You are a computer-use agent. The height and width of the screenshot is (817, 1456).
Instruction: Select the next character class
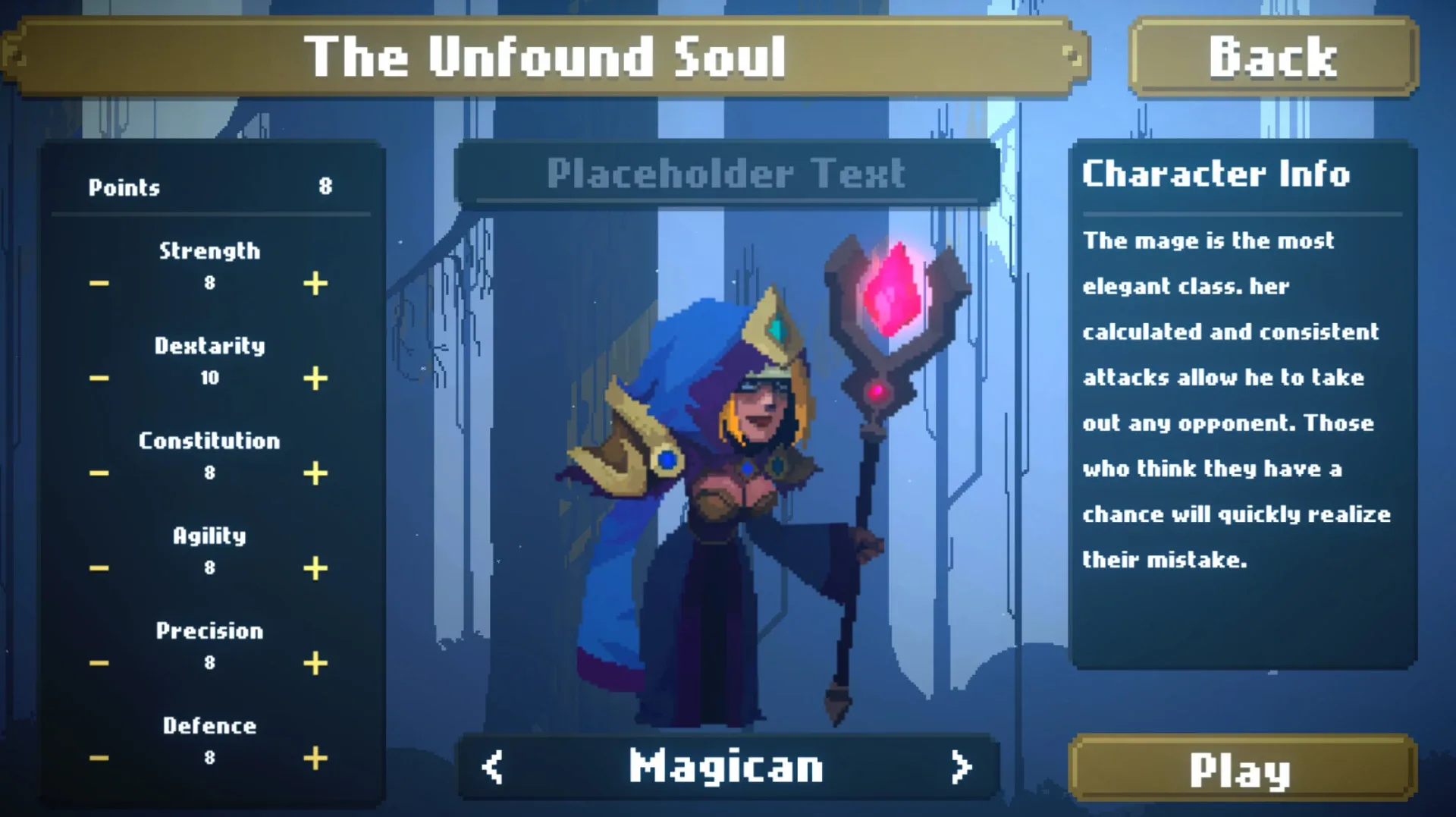tap(963, 766)
